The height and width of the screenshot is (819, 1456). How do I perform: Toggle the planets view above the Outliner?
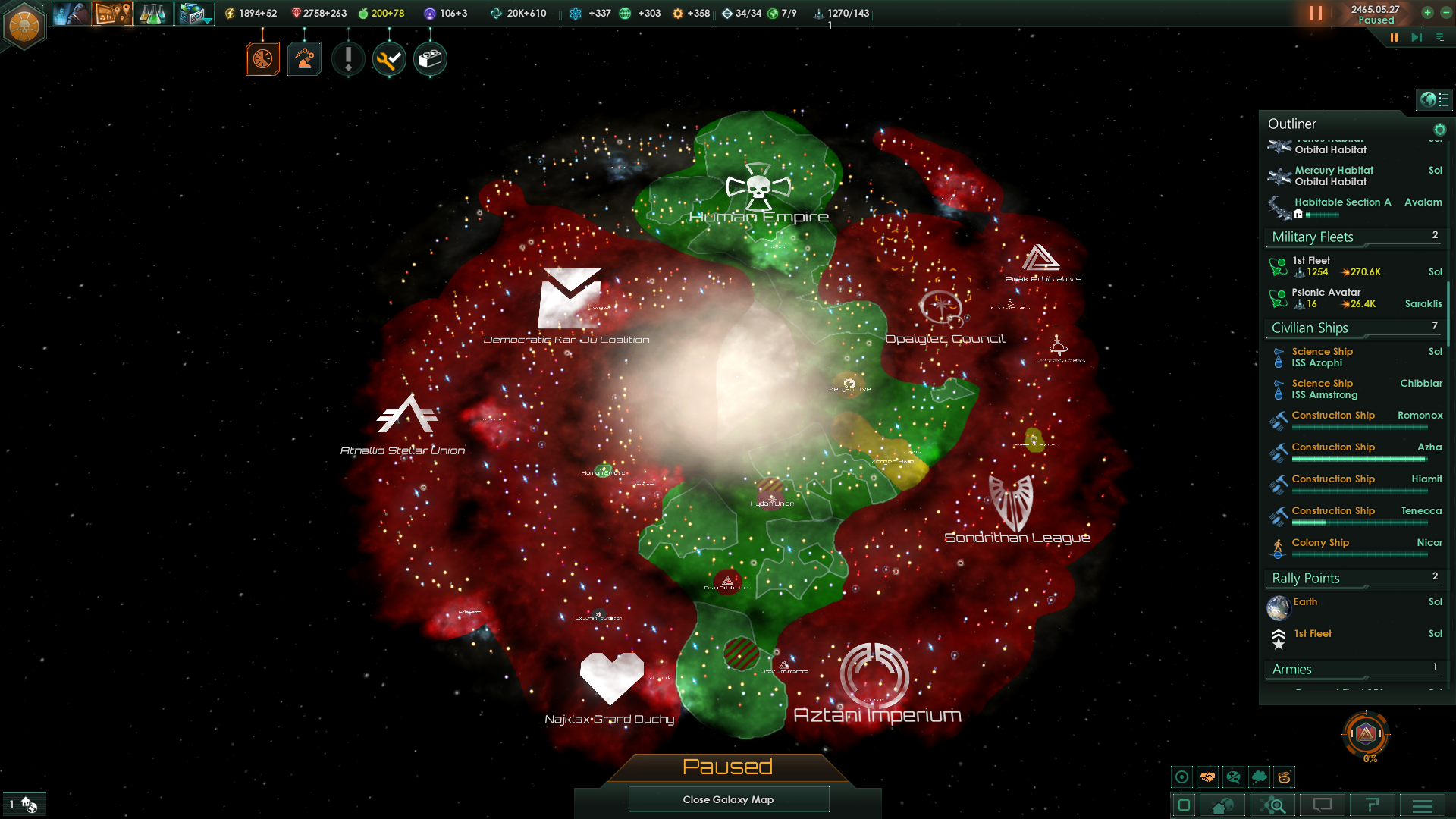click(x=1429, y=99)
